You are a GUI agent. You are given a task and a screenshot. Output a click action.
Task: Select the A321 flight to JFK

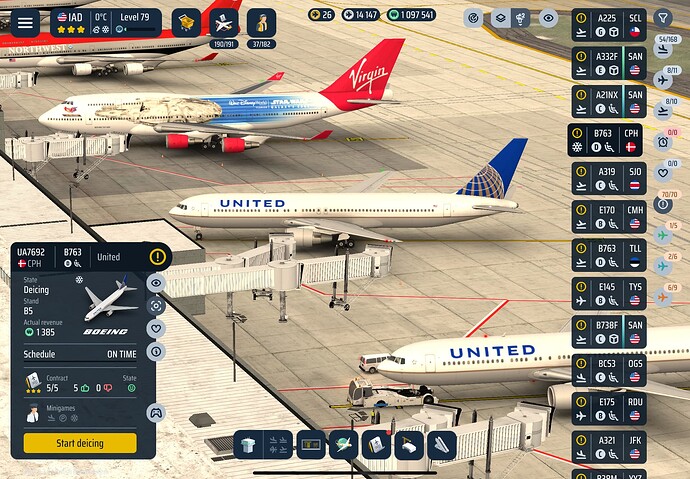pyautogui.click(x=609, y=445)
